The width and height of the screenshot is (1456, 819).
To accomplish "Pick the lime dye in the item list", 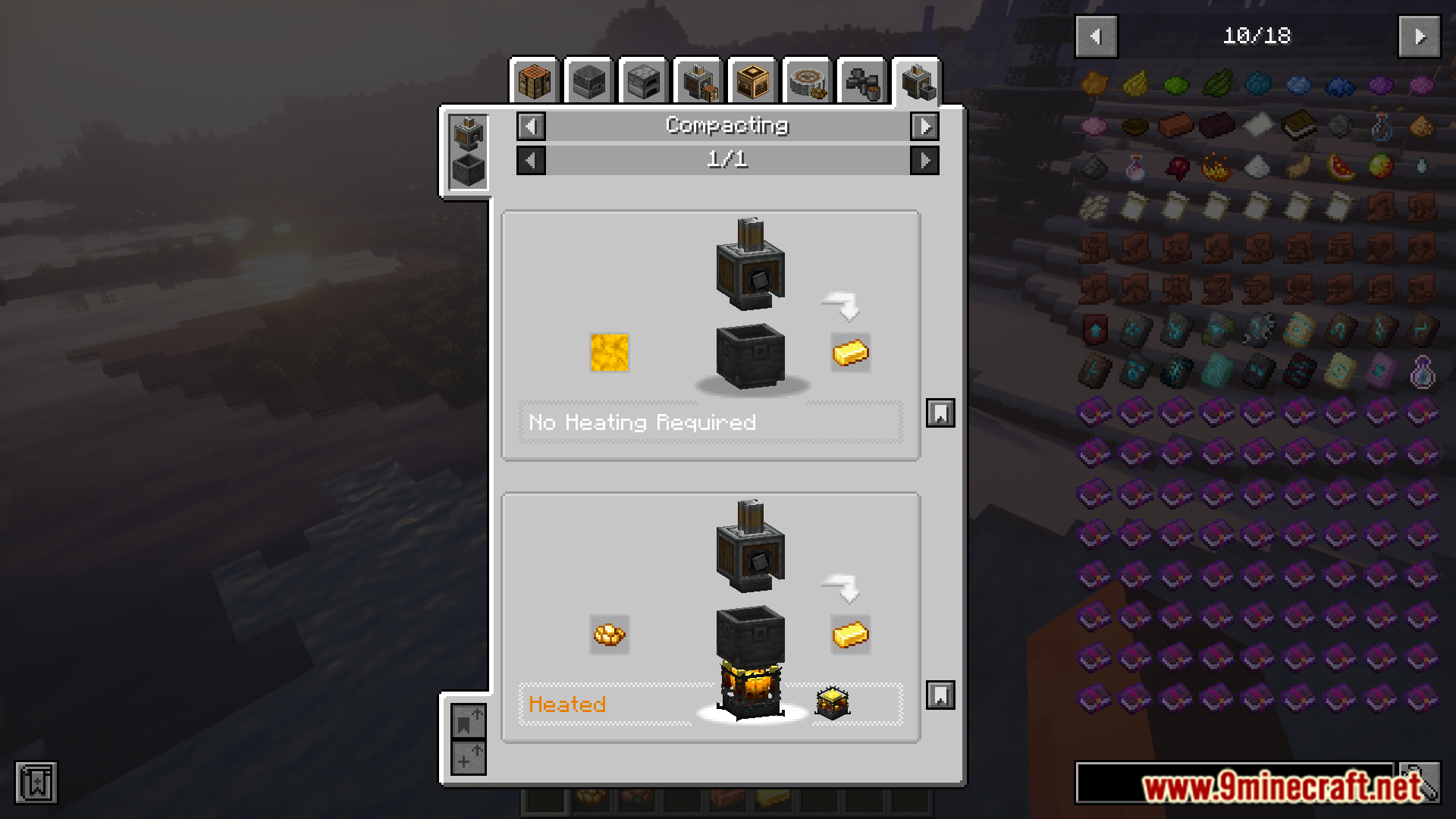I will pos(1176,85).
